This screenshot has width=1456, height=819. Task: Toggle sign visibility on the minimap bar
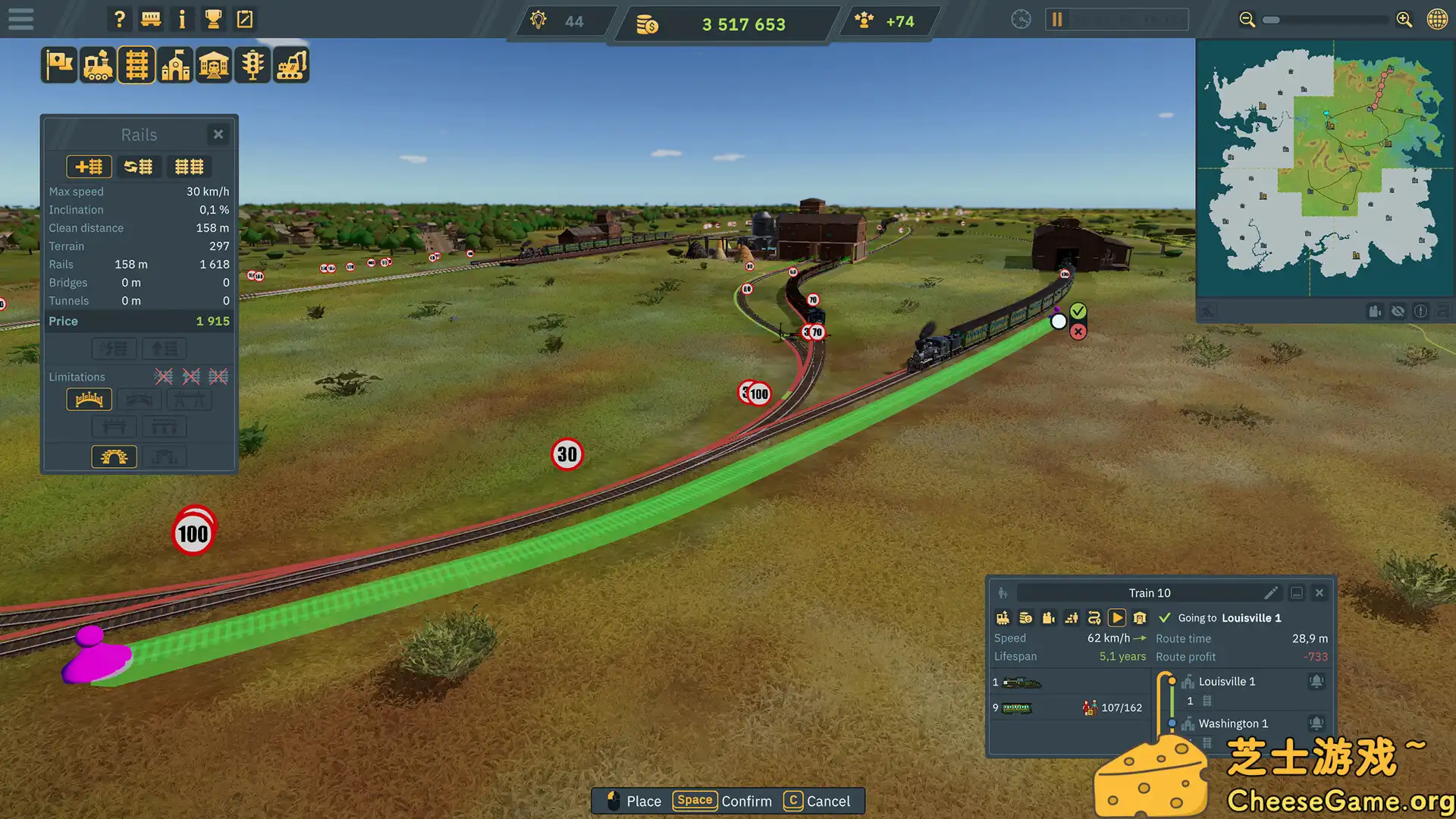click(1398, 311)
